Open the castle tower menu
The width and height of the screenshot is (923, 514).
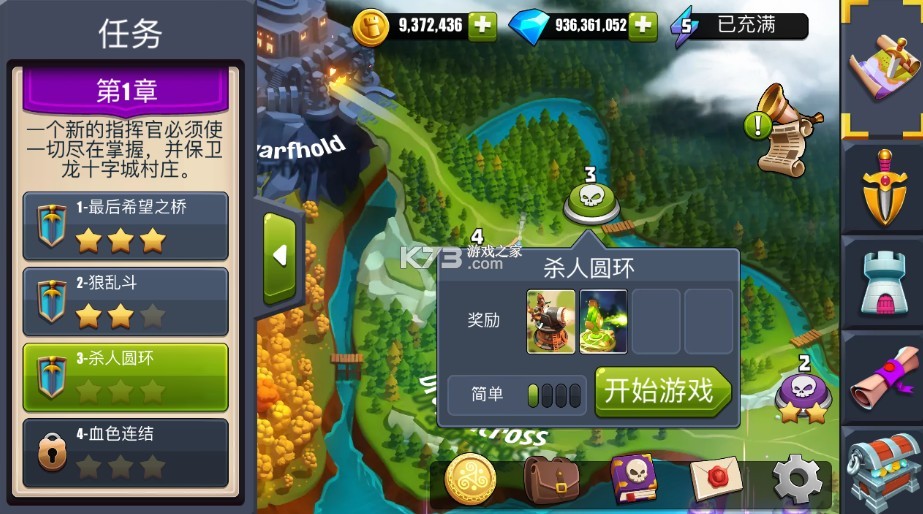[884, 282]
